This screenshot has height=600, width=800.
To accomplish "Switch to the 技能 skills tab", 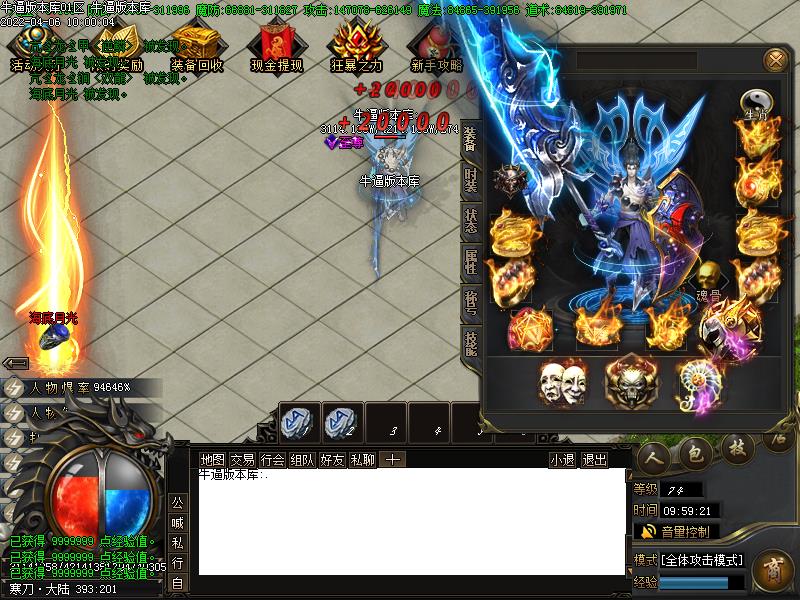I will click(x=470, y=340).
